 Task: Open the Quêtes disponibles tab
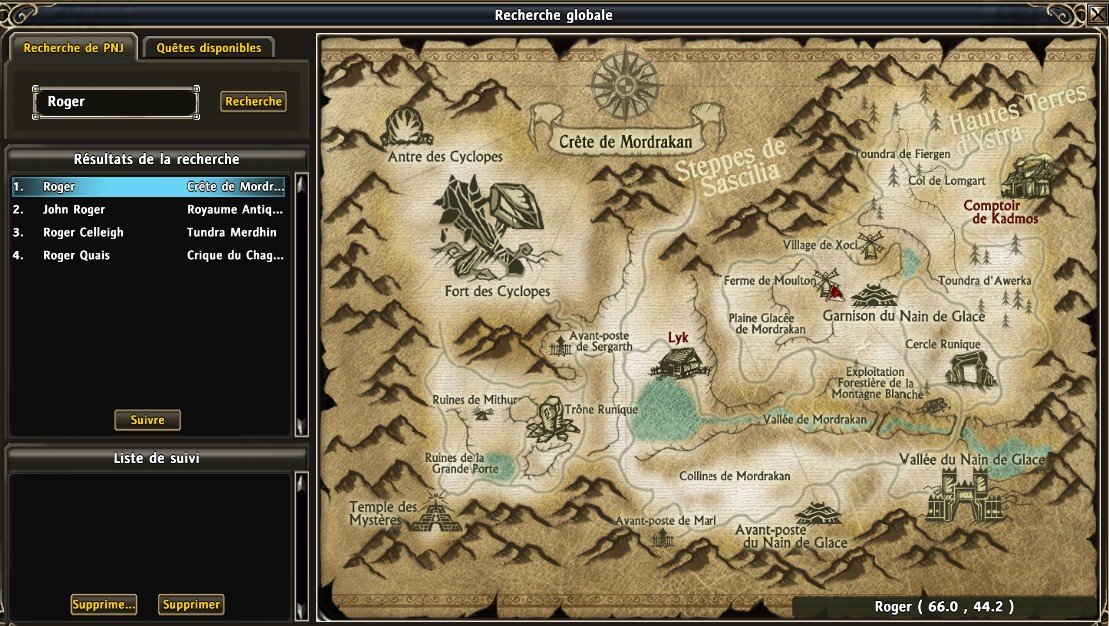[209, 48]
